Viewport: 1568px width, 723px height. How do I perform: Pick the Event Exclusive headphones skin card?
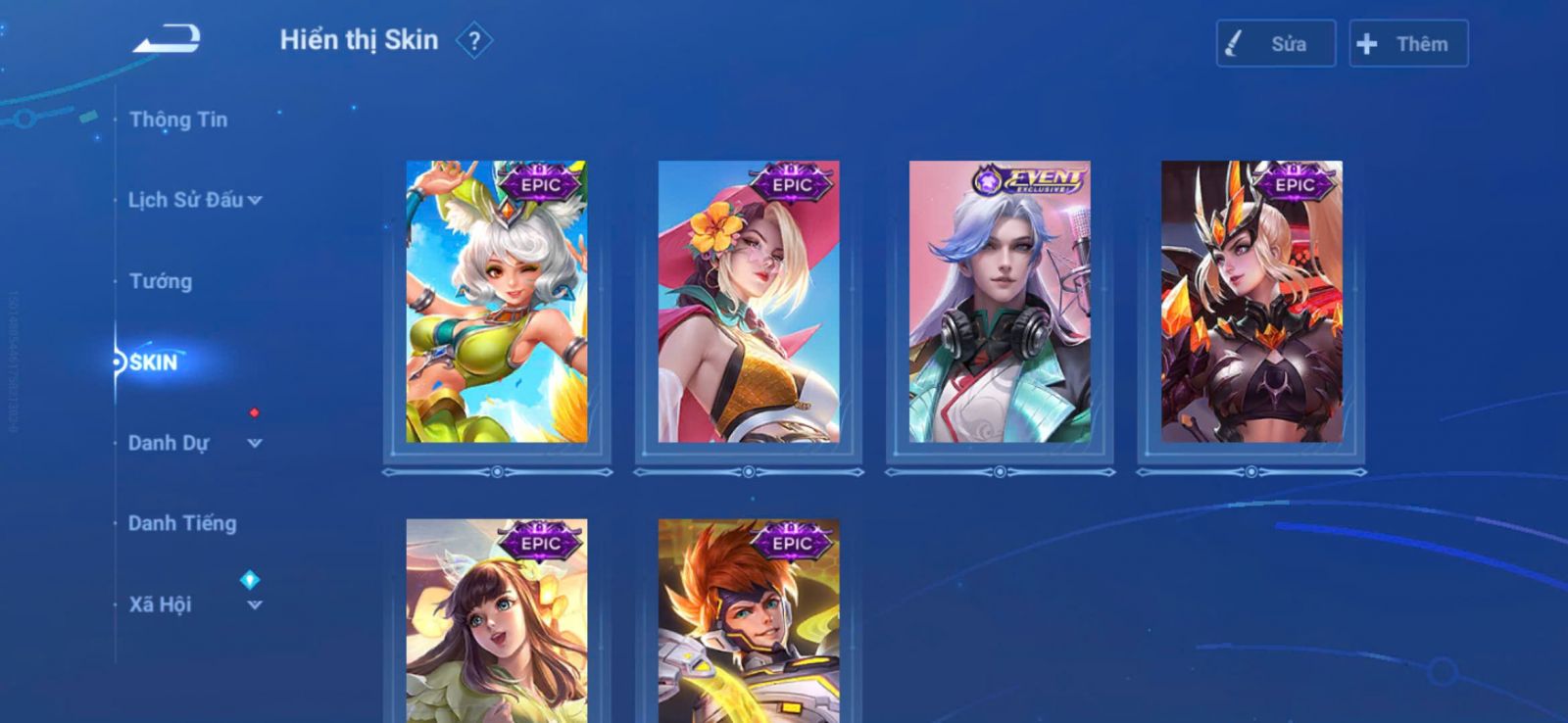(1000, 302)
